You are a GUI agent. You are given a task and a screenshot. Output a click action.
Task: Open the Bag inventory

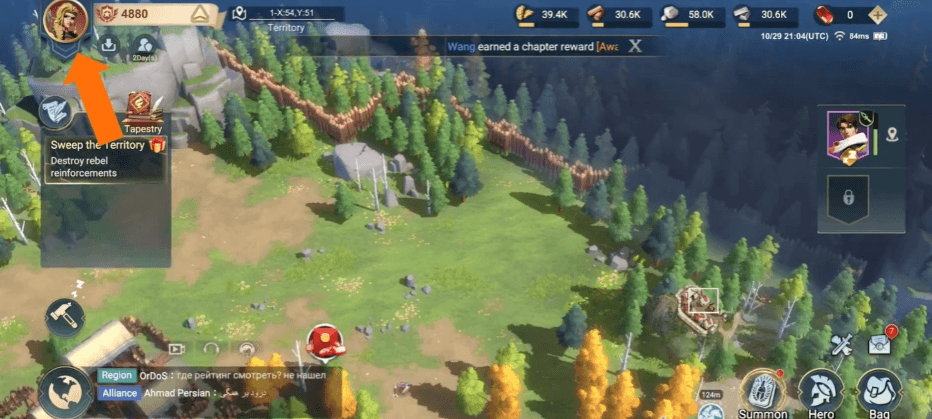tap(880, 391)
